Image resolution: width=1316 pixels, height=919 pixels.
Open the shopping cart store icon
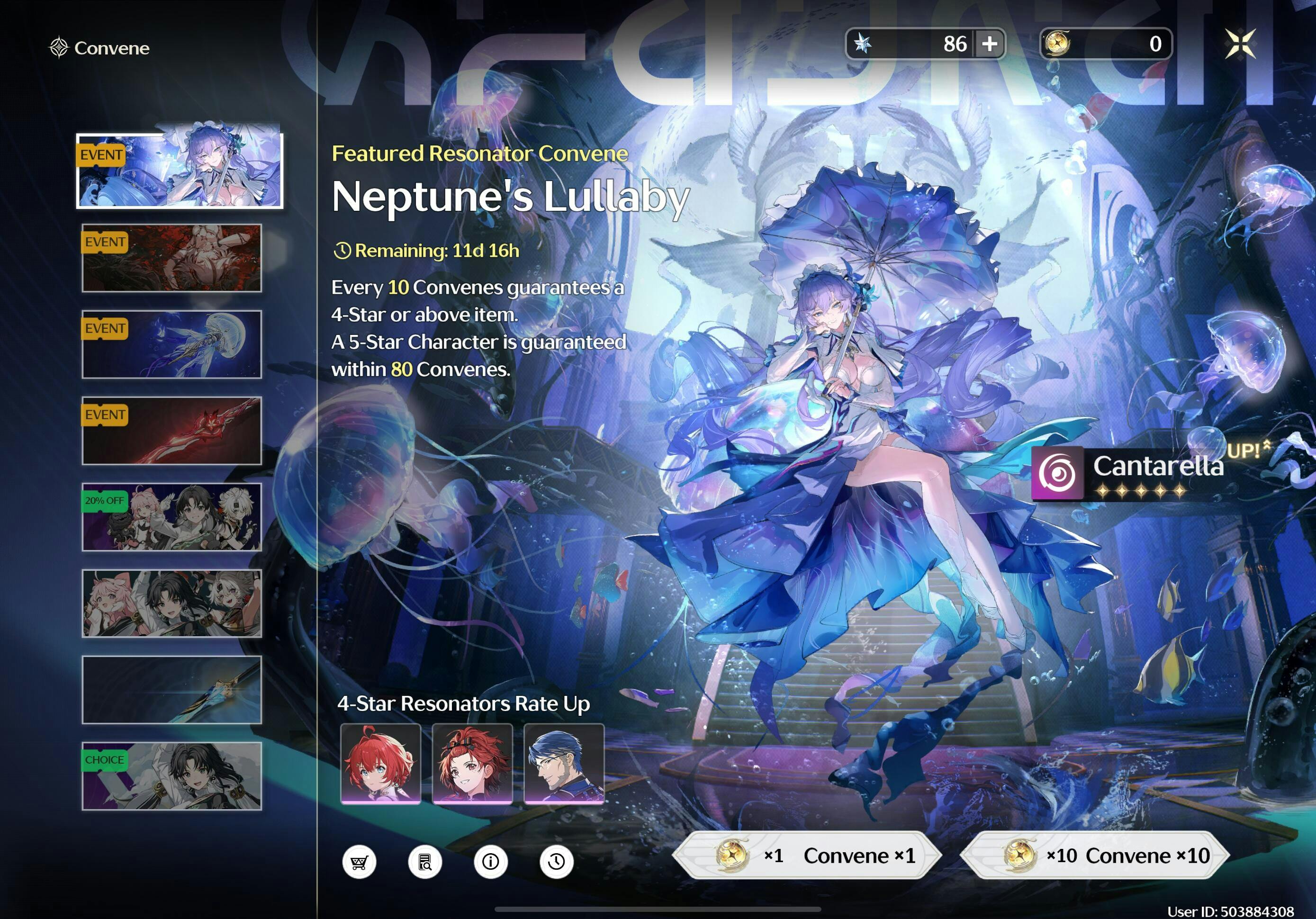tap(360, 861)
